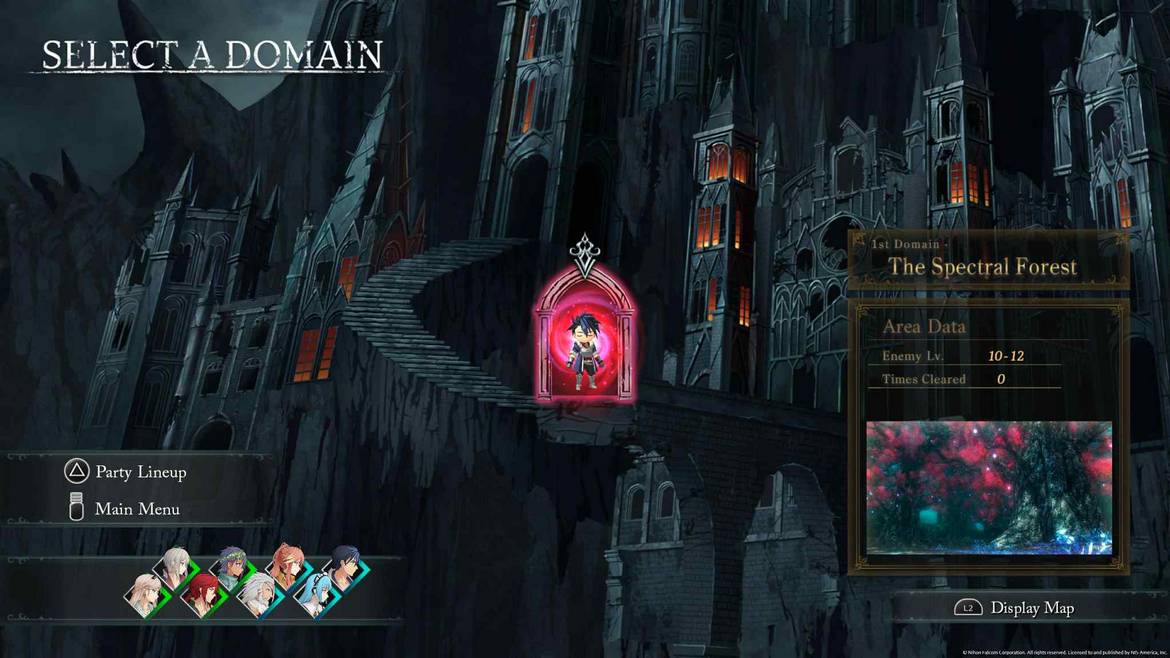Select the purple-haired portrait with leaf wreath
The image size is (1170, 658).
tap(232, 566)
